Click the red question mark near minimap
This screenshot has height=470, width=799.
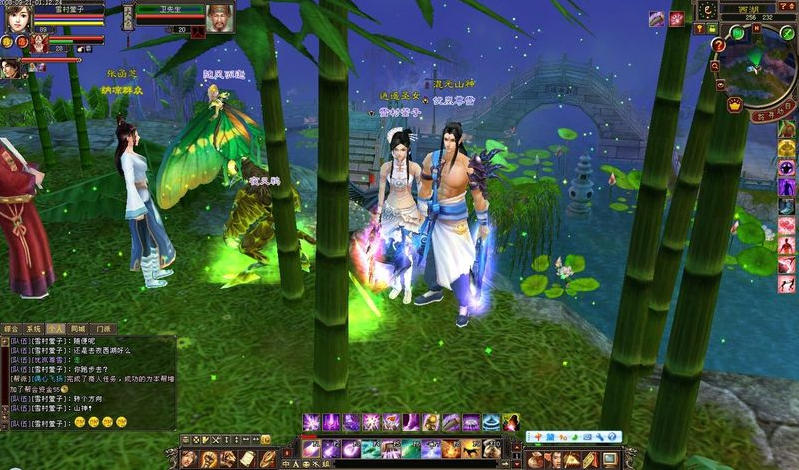coord(718,45)
